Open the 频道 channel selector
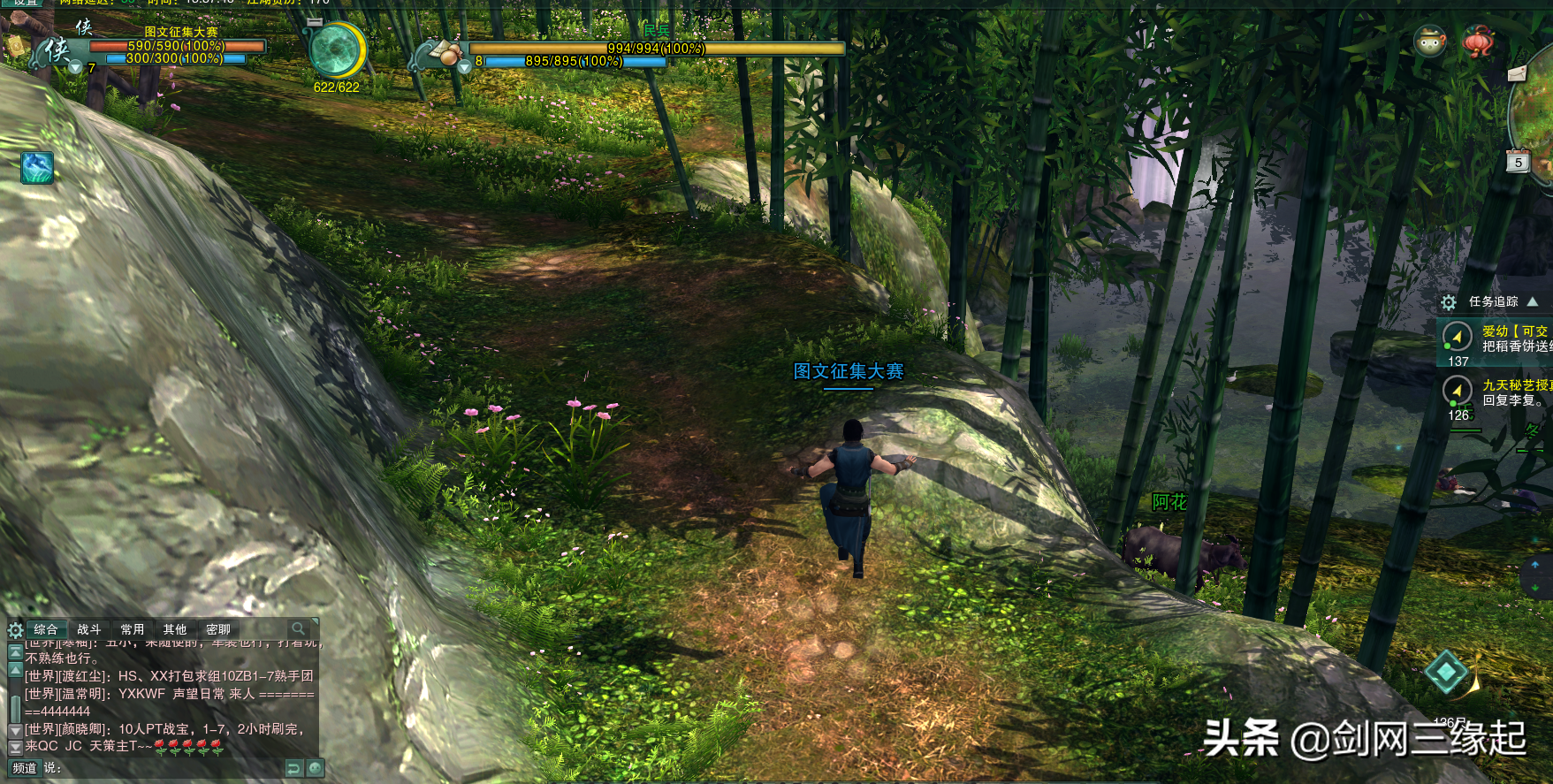Image resolution: width=1553 pixels, height=784 pixels. [x=24, y=768]
